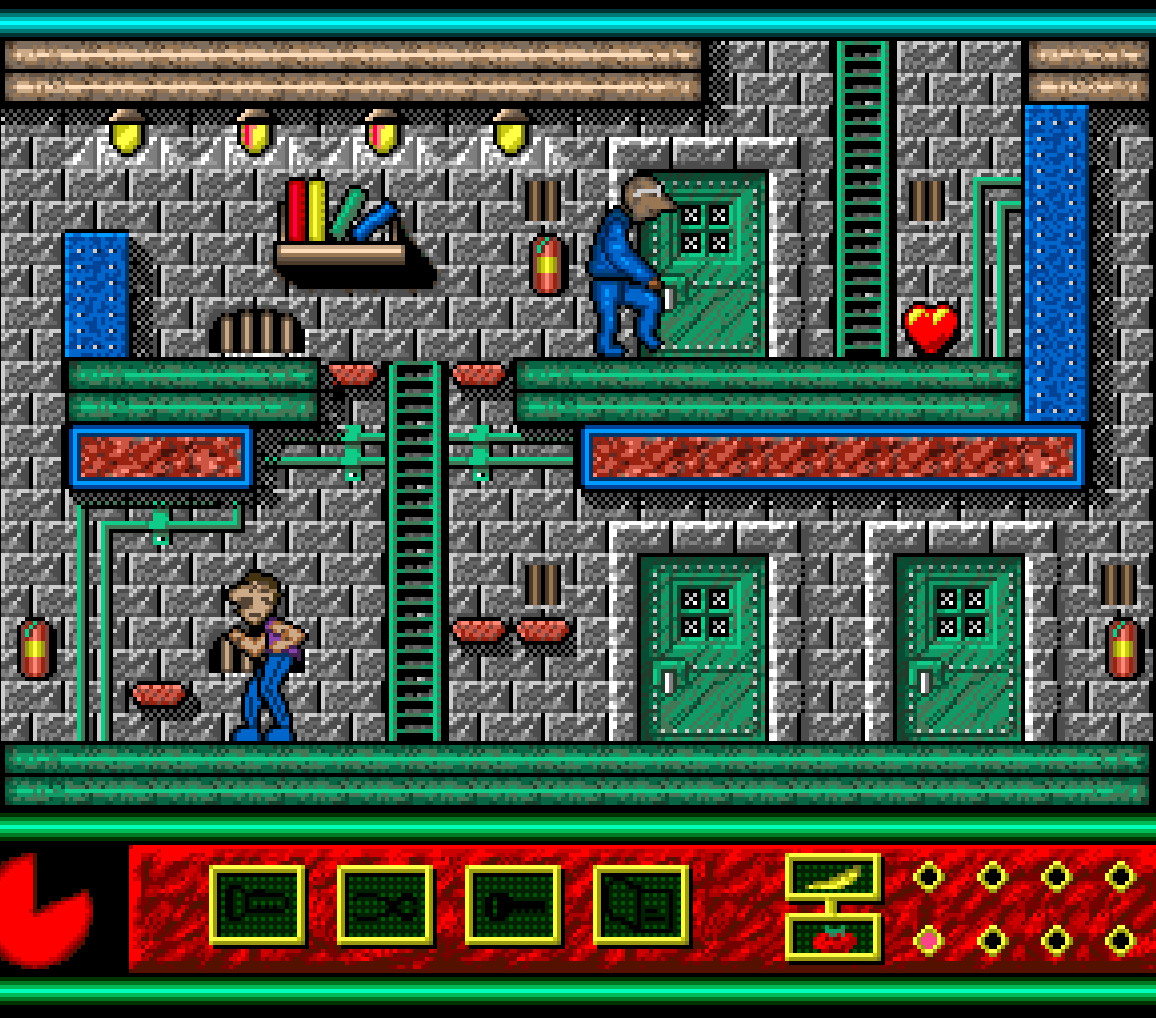This screenshot has width=1156, height=1018.
Task: Choose the scissors silhouette inventory slot
Action: [x=385, y=905]
